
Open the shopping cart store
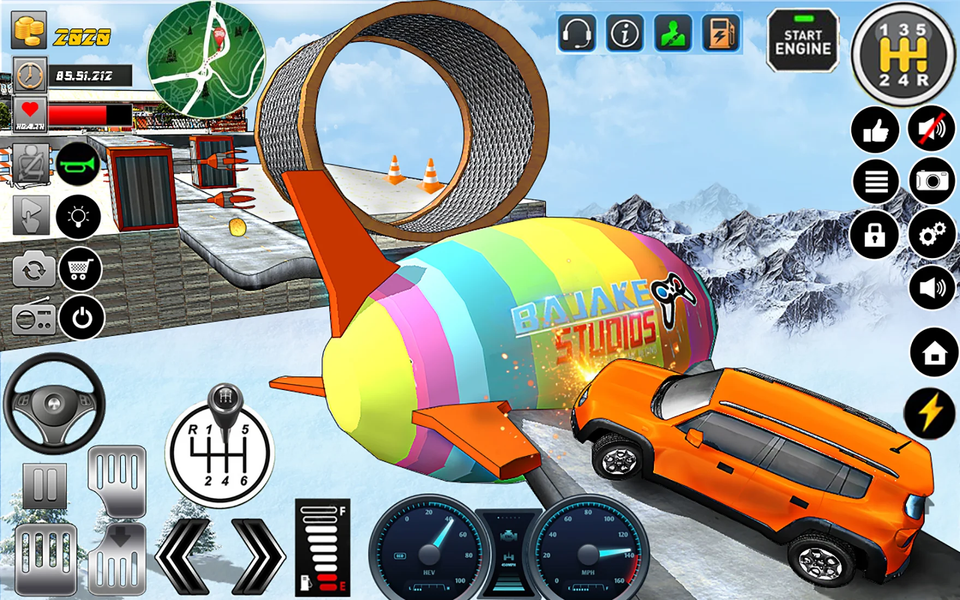coord(82,267)
